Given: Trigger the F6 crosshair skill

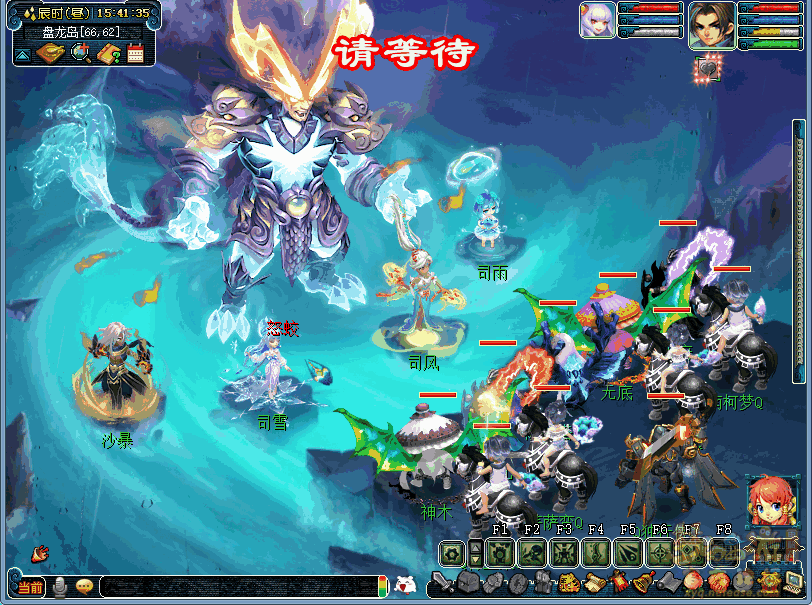Looking at the screenshot, I should click(x=659, y=552).
